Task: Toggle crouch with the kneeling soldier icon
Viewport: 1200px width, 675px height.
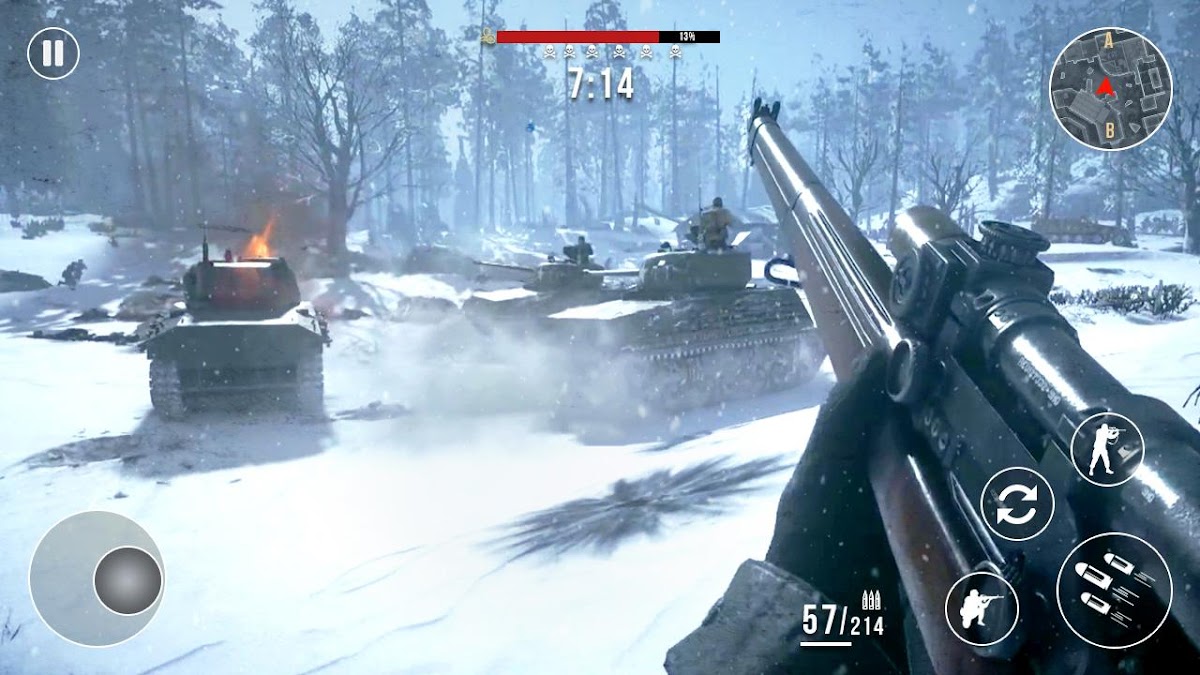Action: 981,609
